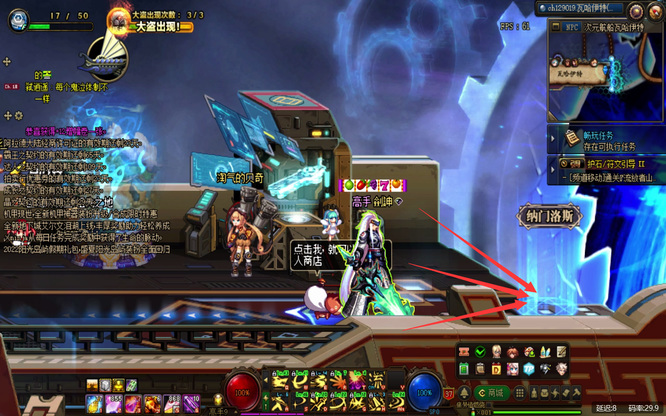Click the player character portrait

point(20,20)
